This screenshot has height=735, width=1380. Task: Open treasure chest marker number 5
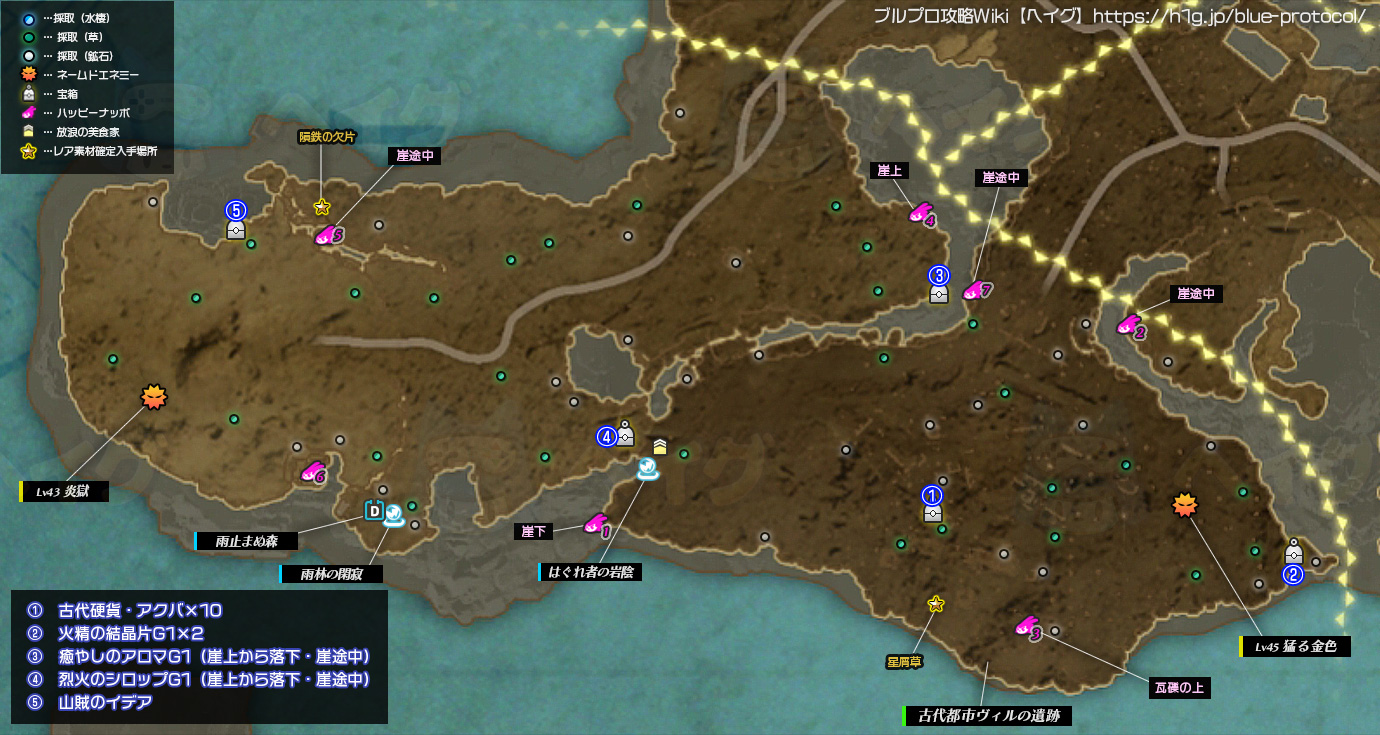pos(236,229)
